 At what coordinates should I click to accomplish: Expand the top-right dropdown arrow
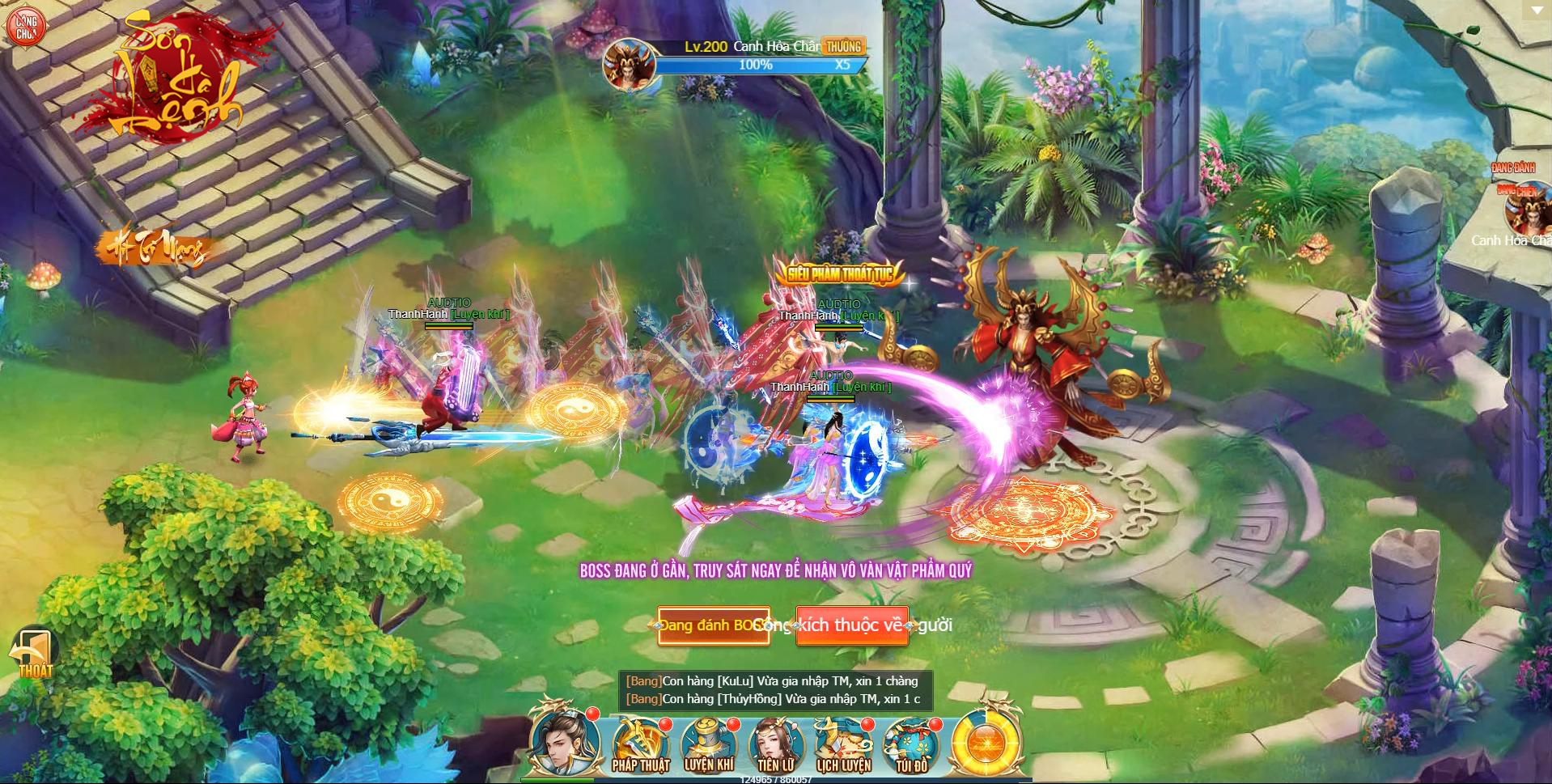point(1537,10)
